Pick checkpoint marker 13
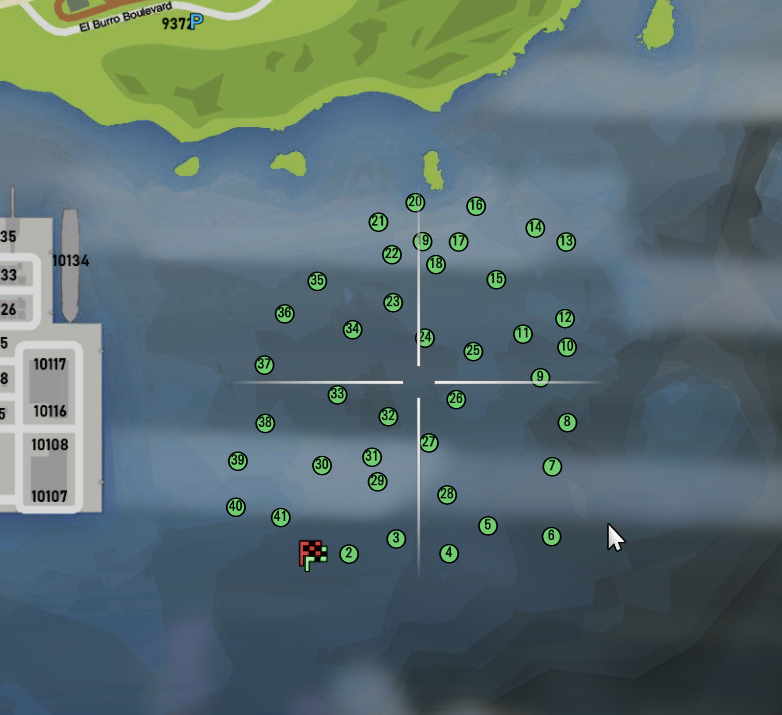 566,241
